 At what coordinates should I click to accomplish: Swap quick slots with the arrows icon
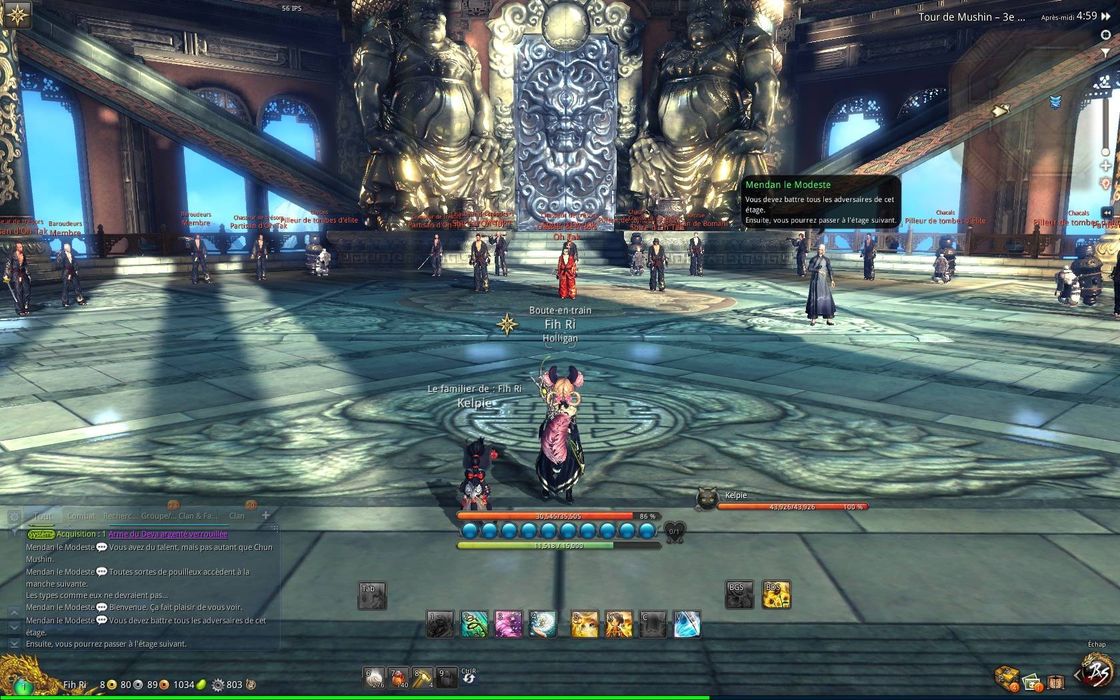coord(467,679)
